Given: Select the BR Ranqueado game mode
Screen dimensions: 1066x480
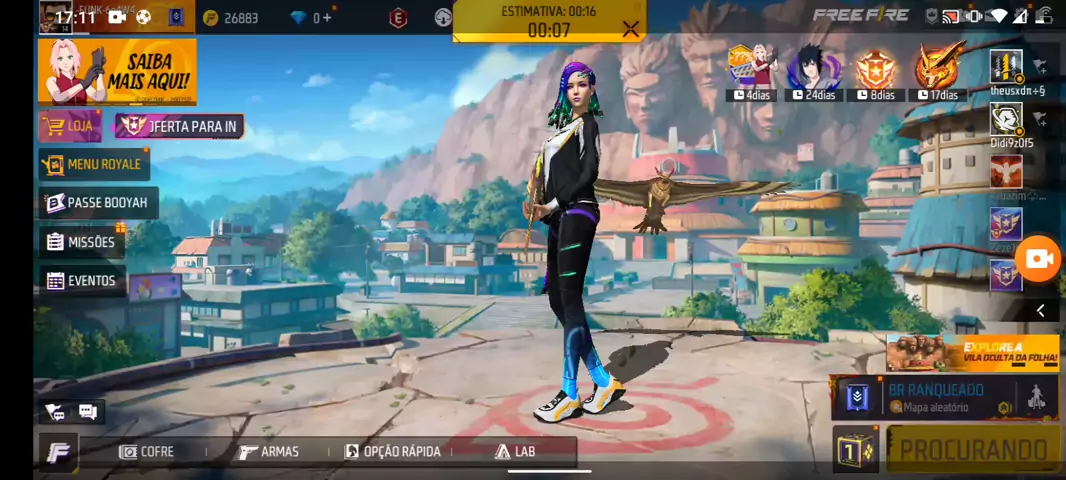Looking at the screenshot, I should (x=935, y=397).
